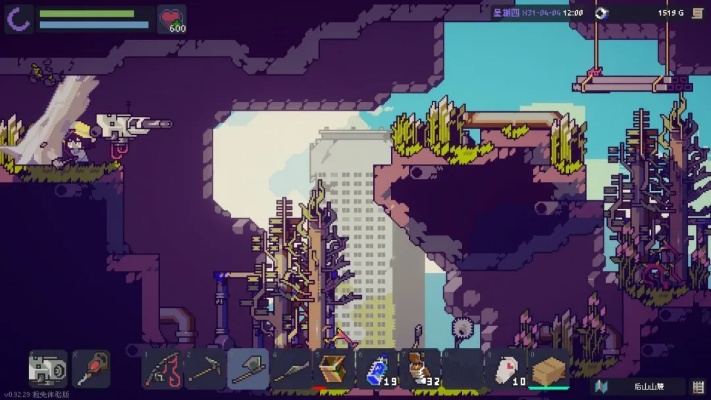
Task: Open the drill machine equipment slot
Action: tap(48, 369)
